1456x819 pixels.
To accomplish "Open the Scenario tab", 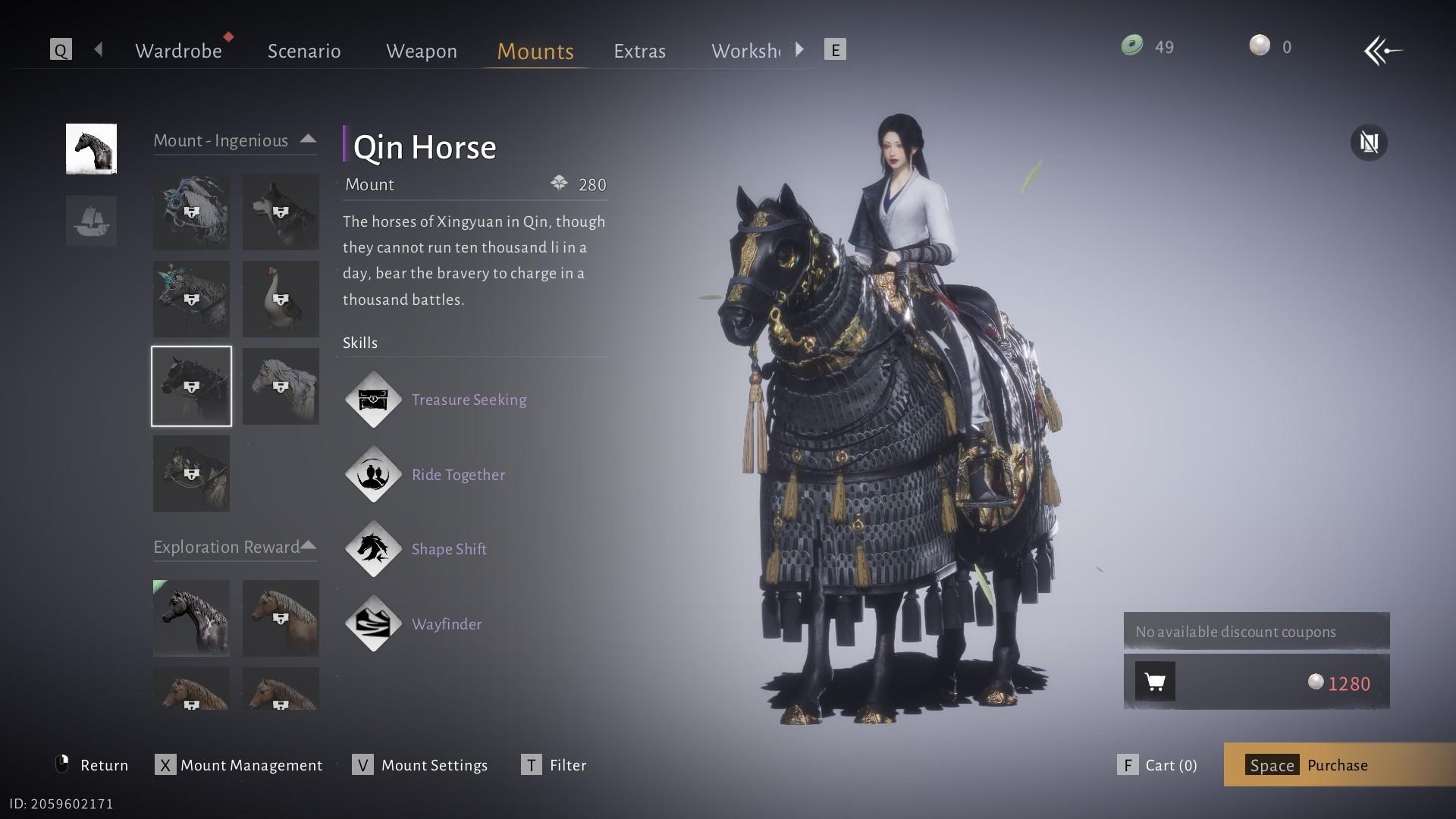I will click(304, 51).
